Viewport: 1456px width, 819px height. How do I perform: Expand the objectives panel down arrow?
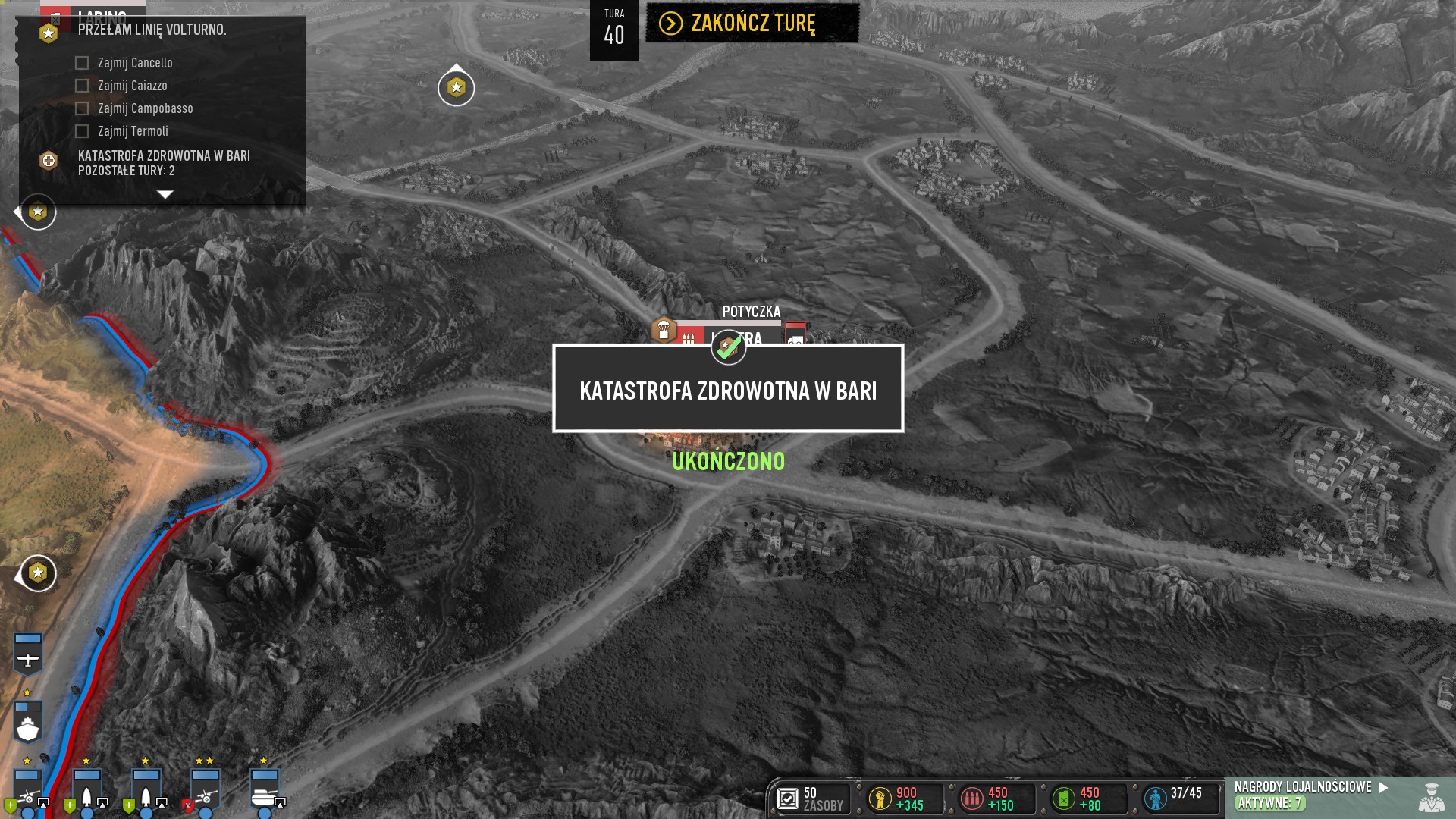165,195
